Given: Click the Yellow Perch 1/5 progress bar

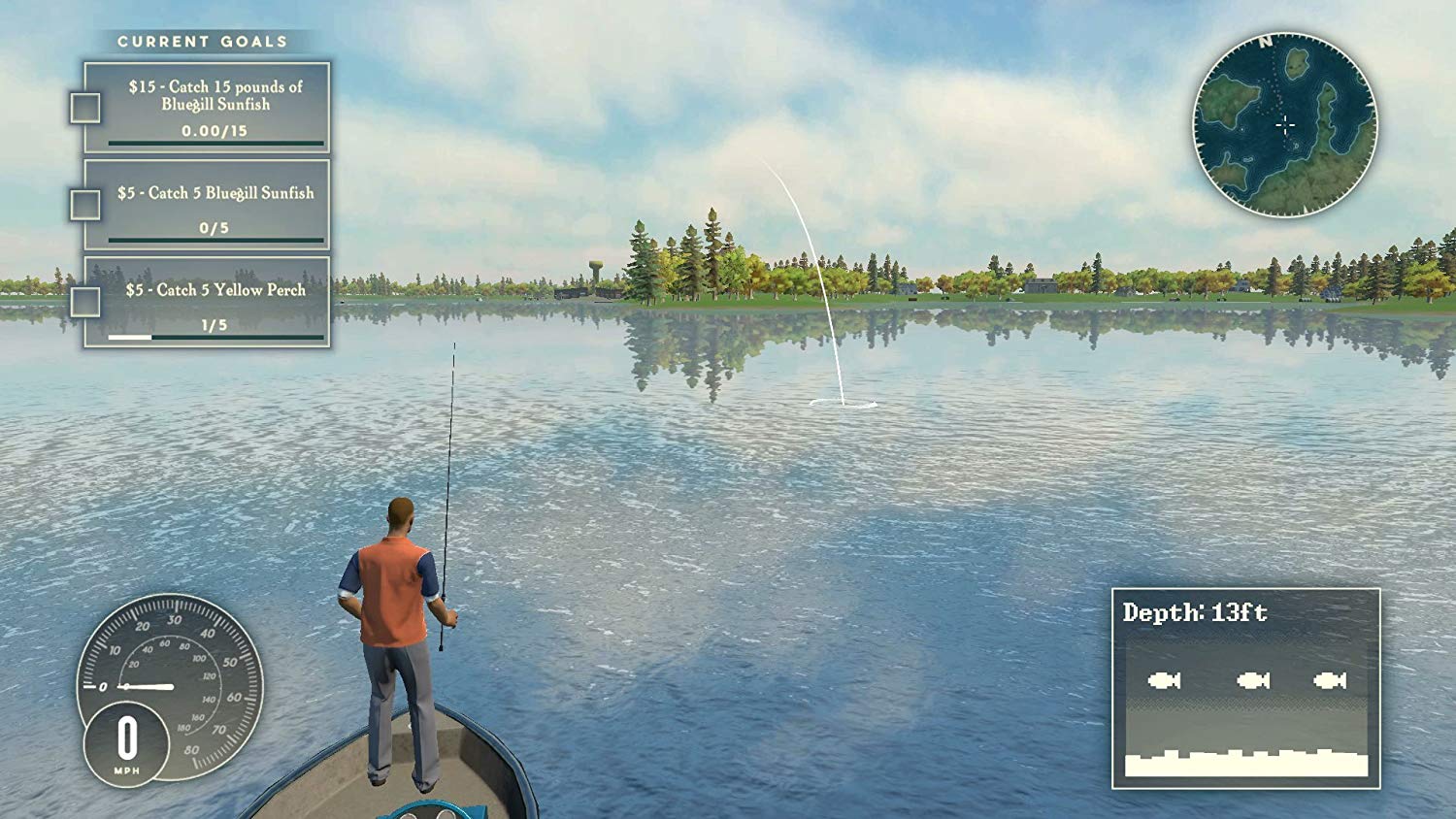Looking at the screenshot, I should coord(215,335).
